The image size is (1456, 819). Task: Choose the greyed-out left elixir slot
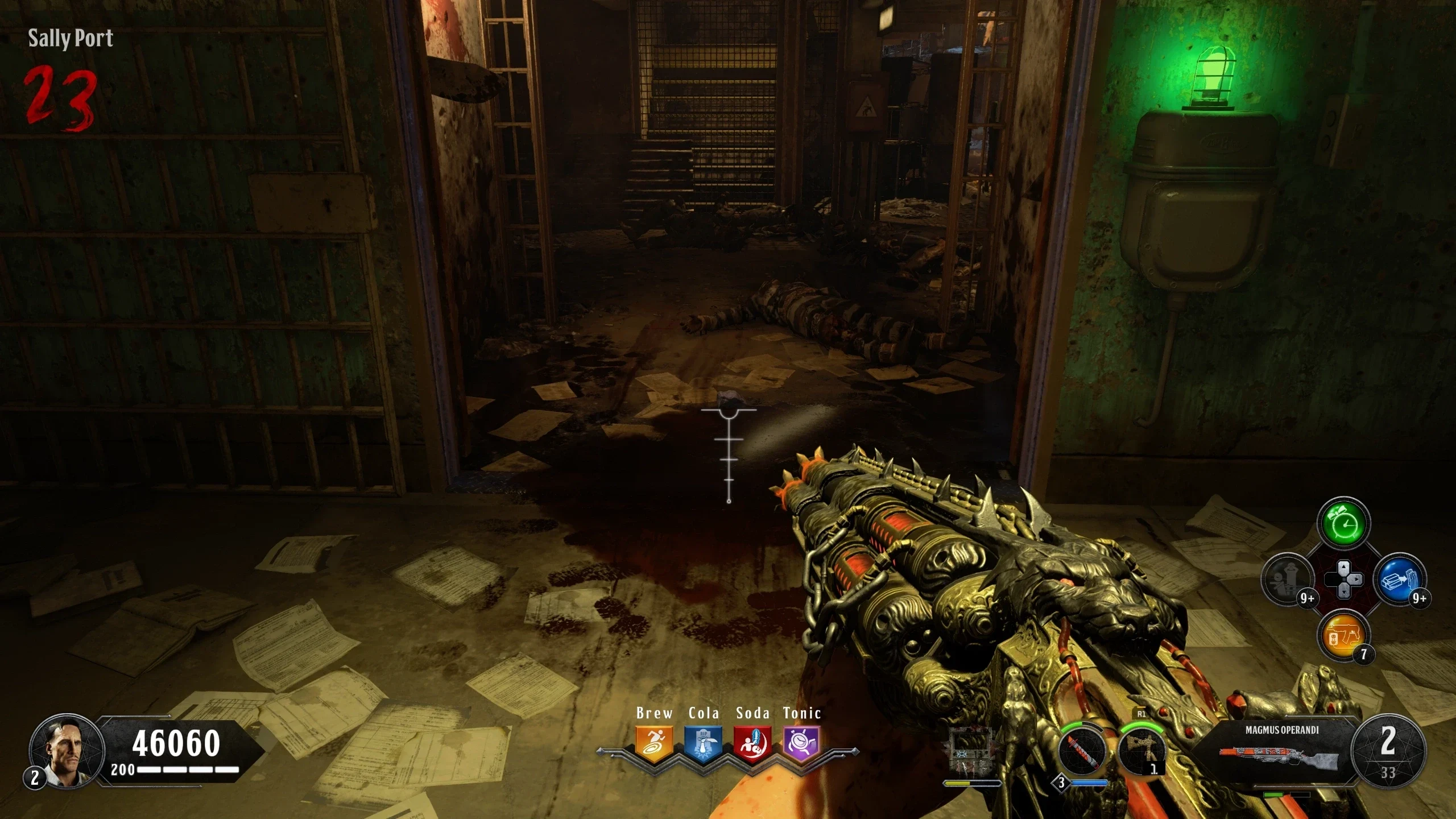point(1288,580)
